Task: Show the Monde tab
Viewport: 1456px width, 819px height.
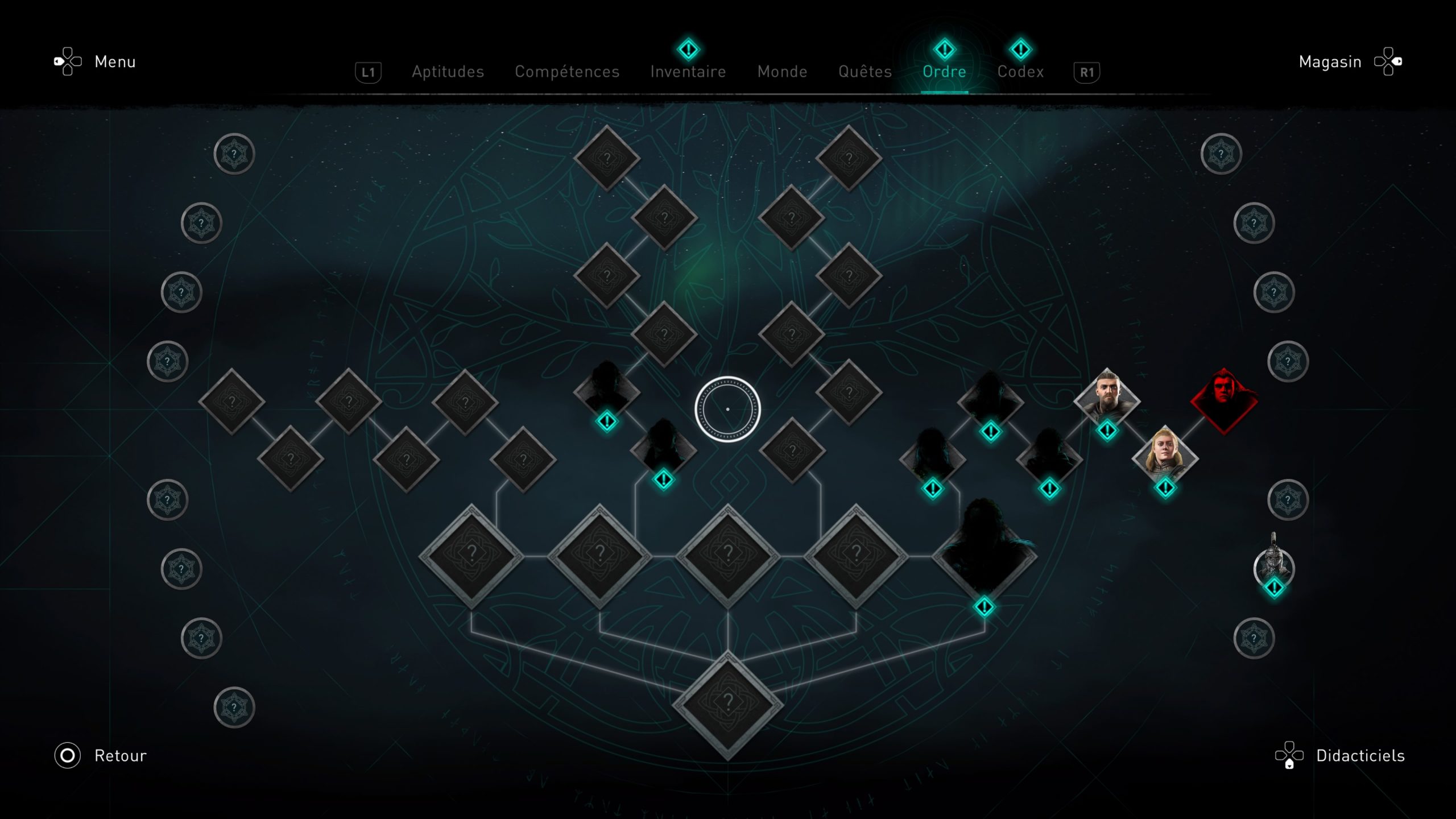Action: [782, 72]
